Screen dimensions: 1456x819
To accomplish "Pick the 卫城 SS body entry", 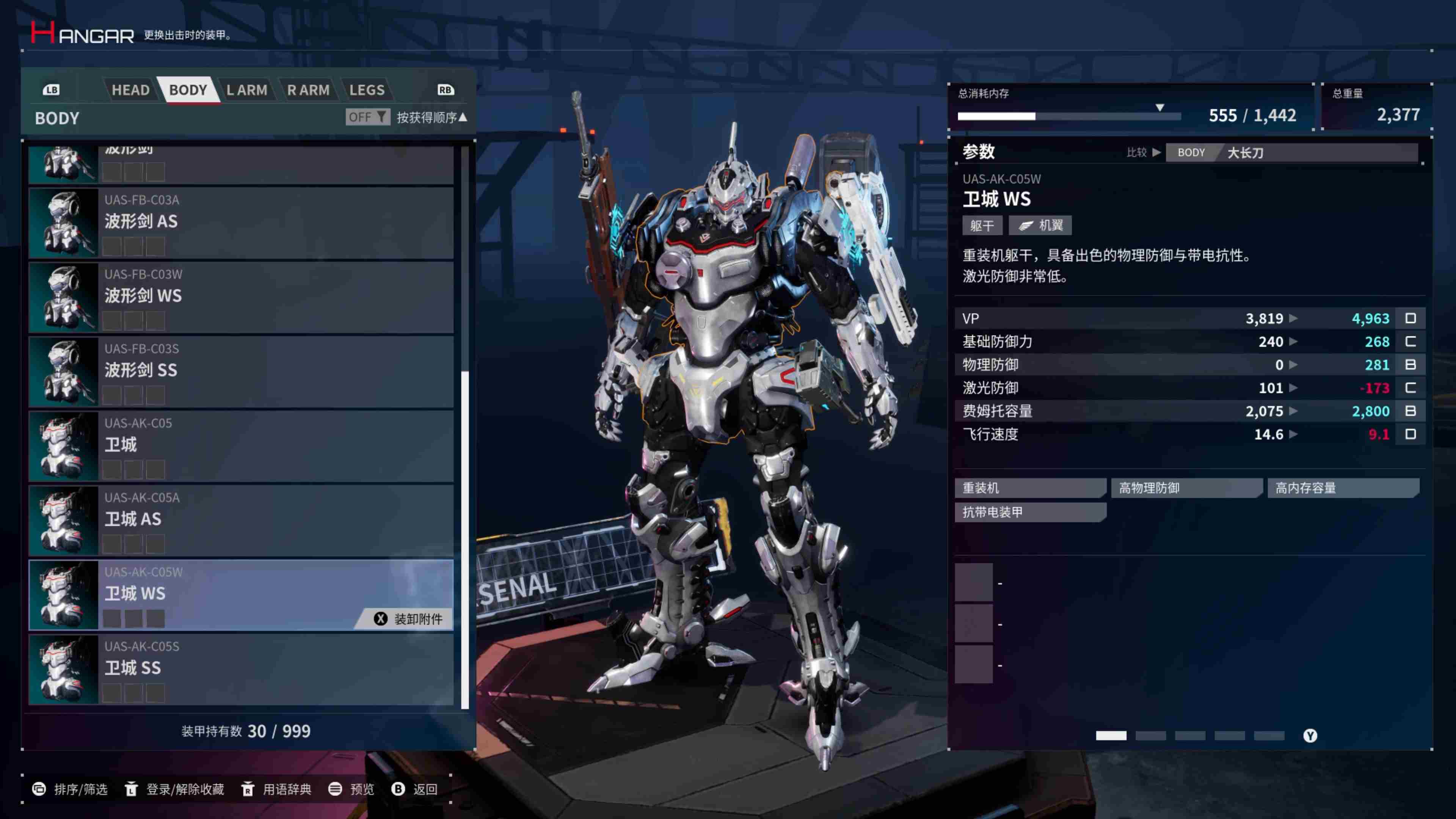I will pyautogui.click(x=242, y=669).
